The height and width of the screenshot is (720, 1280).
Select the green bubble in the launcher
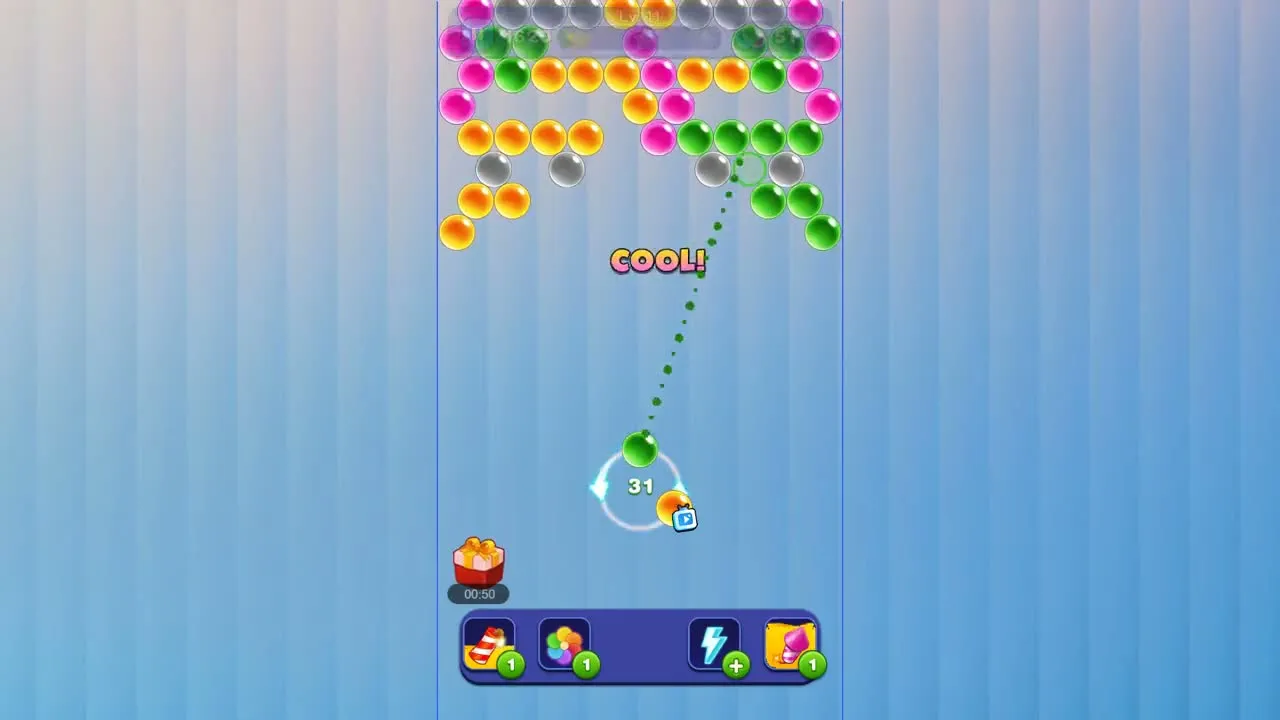(641, 451)
